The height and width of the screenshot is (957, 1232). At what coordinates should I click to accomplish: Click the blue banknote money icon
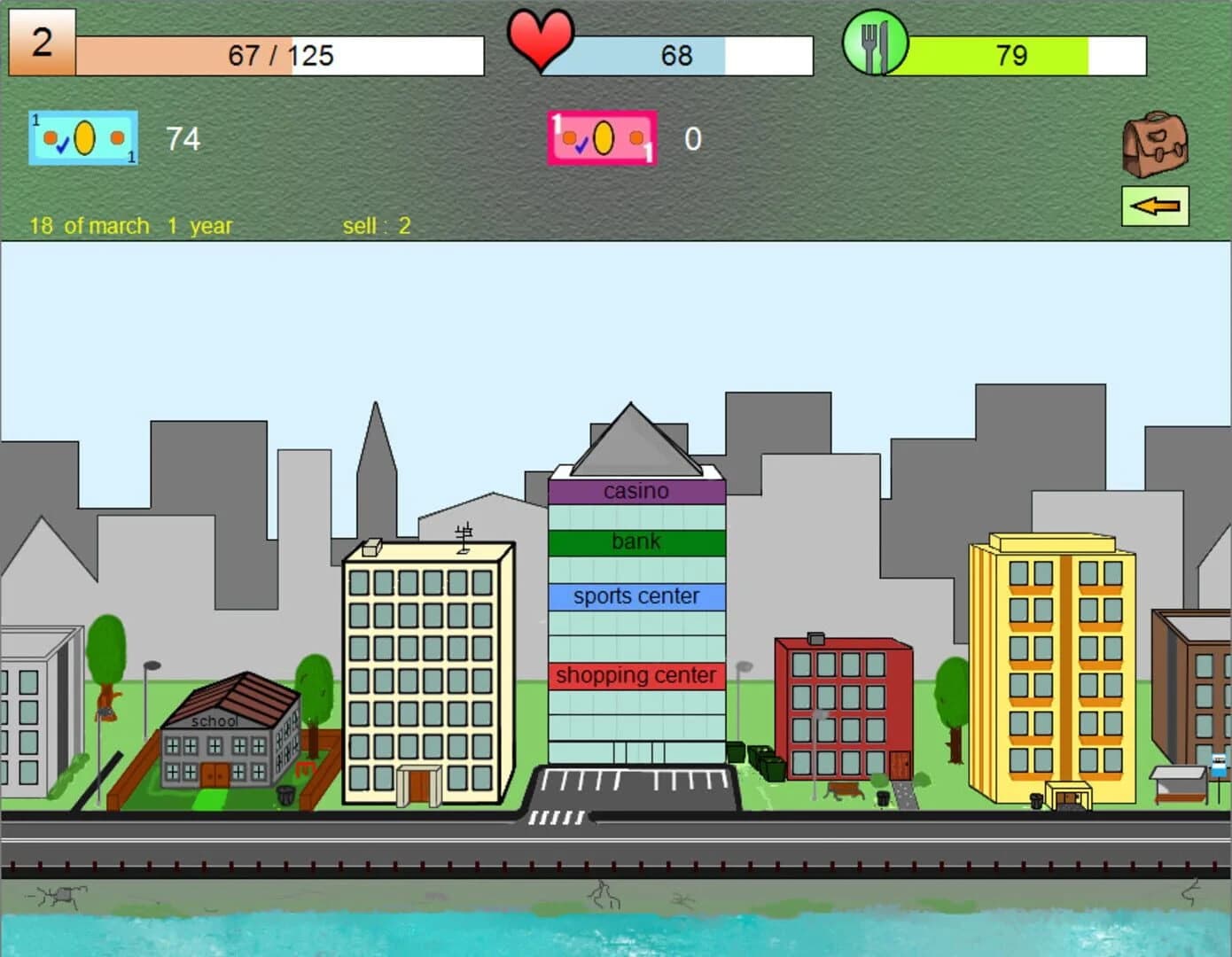(x=82, y=138)
